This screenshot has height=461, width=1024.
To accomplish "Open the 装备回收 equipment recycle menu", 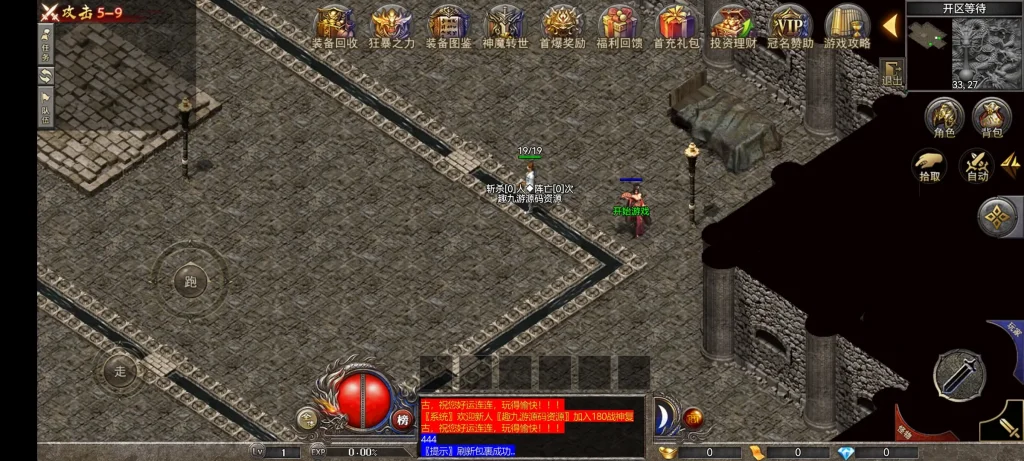I will [x=334, y=24].
